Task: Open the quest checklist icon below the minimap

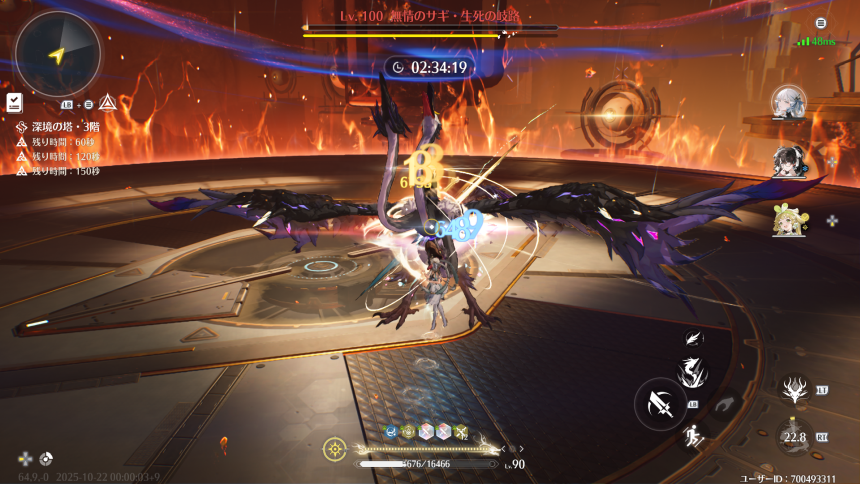Action: (14, 102)
